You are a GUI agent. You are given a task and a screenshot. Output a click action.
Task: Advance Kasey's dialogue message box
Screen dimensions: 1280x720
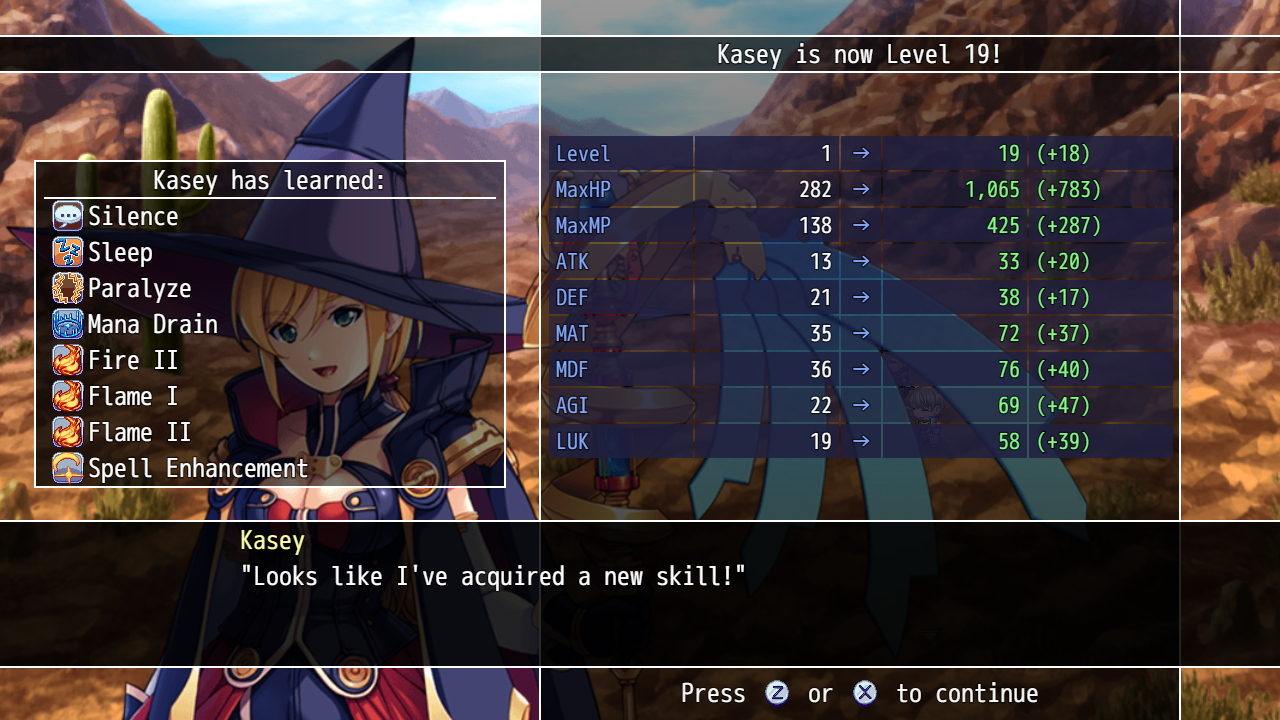point(640,592)
